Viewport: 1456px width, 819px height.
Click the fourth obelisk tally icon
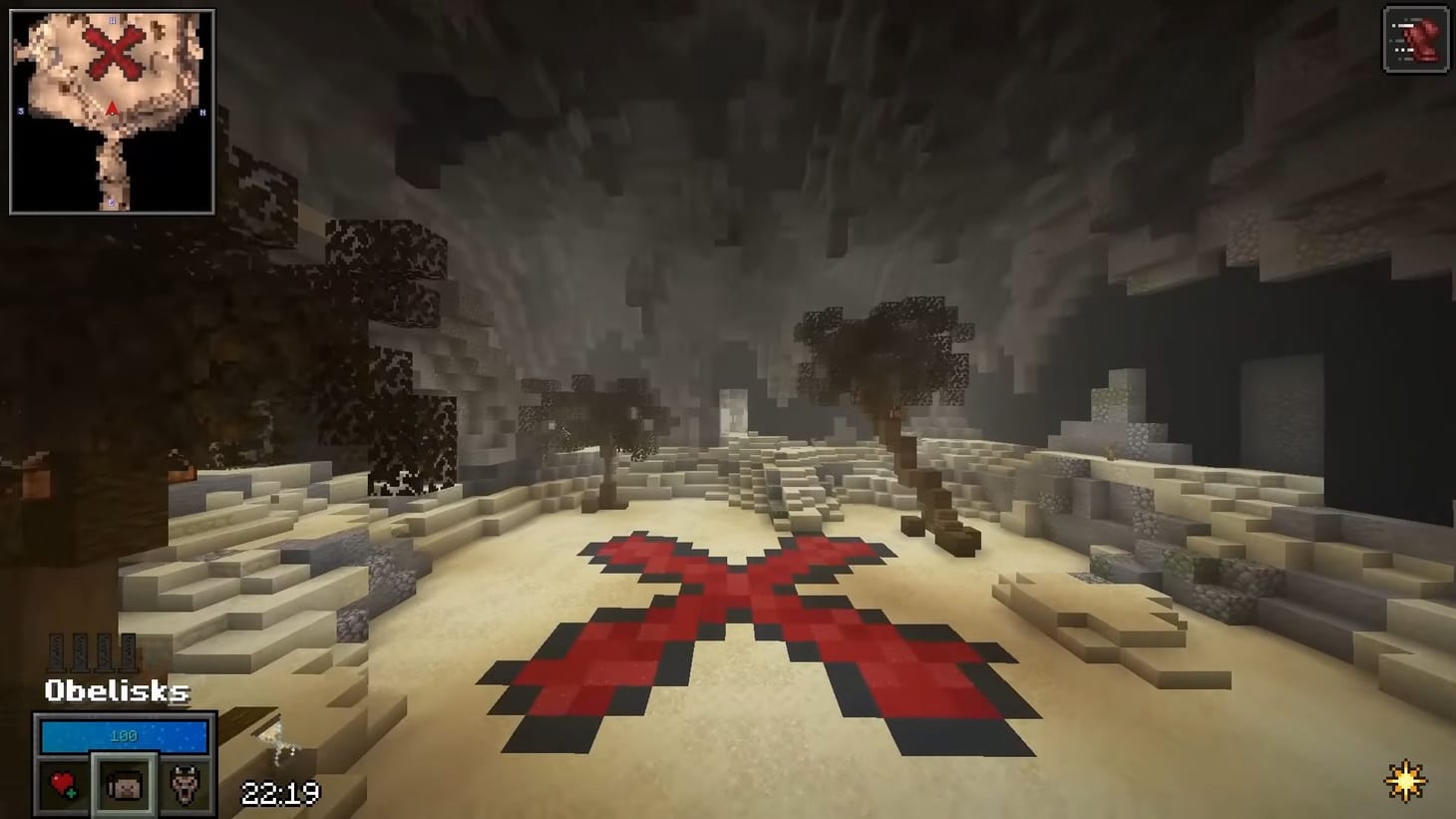128,651
